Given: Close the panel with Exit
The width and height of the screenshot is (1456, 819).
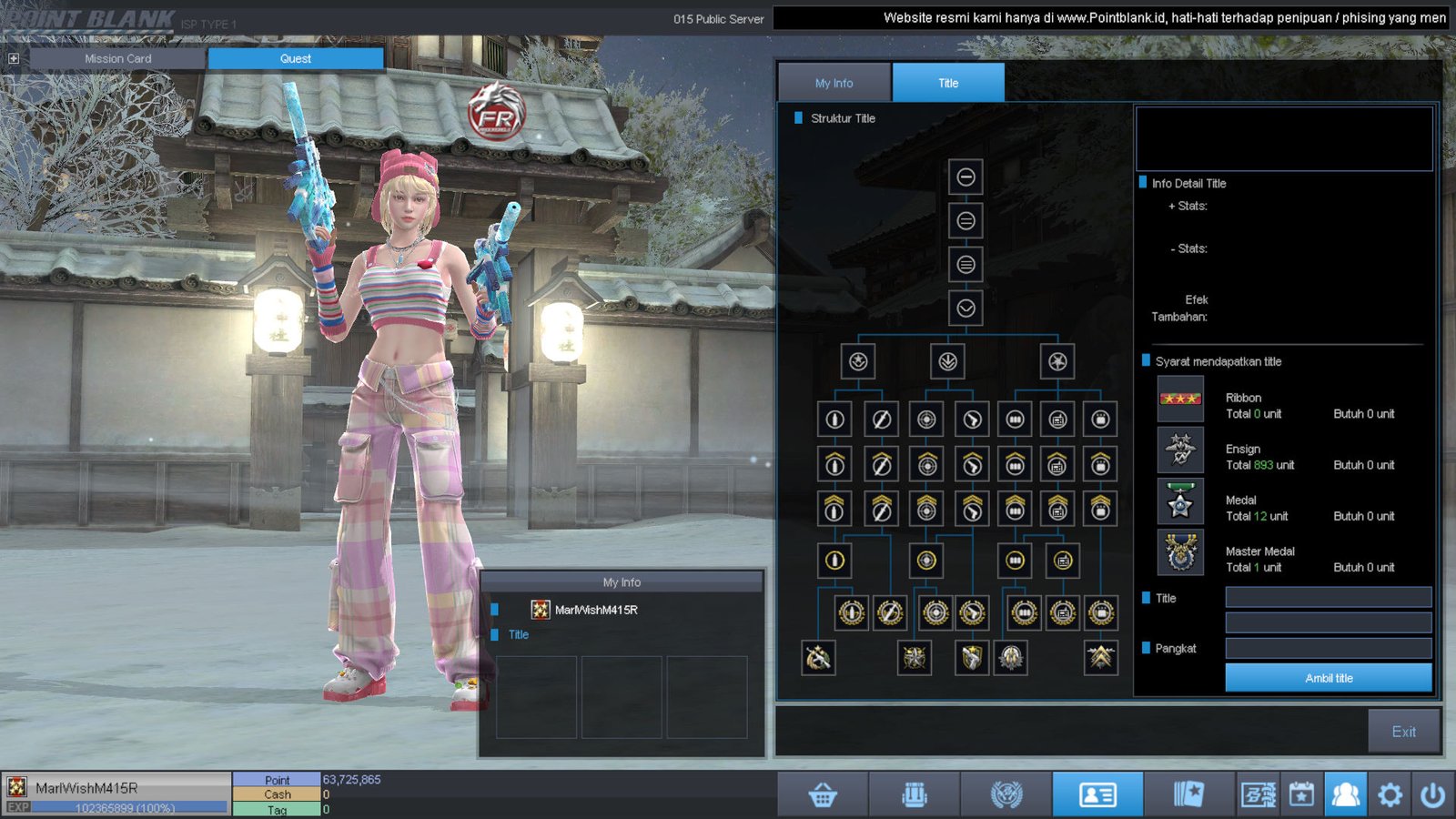Looking at the screenshot, I should [1403, 732].
